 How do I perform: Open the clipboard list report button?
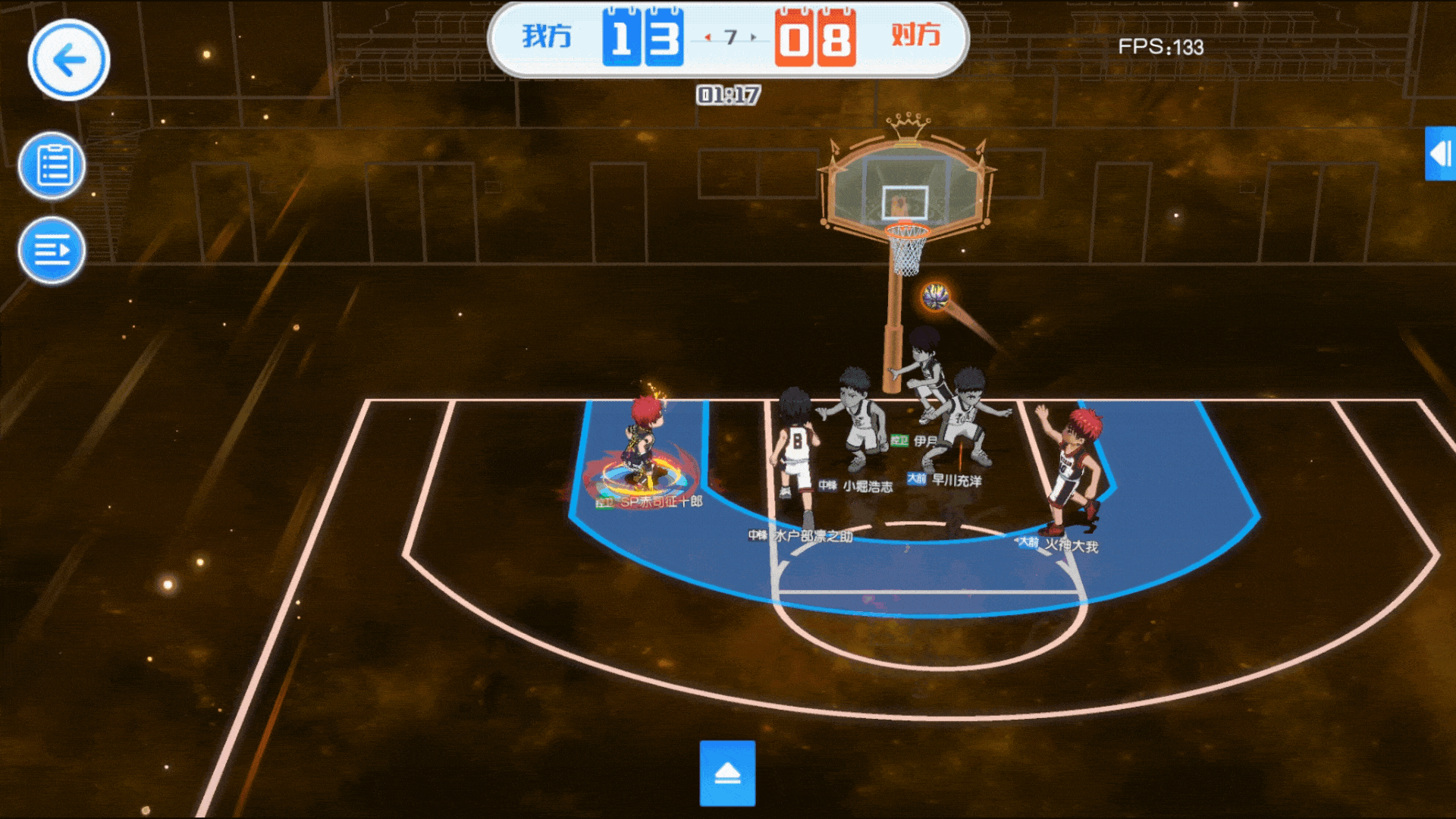point(52,165)
